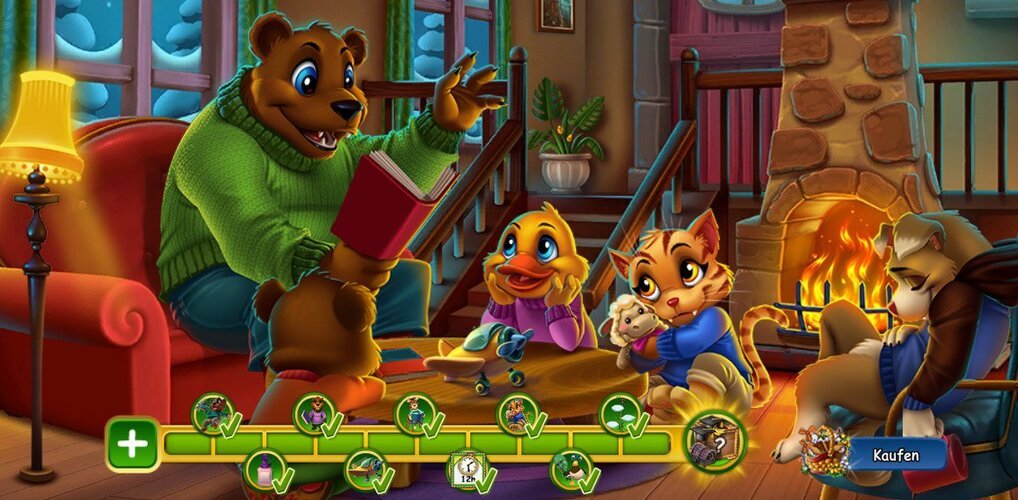
Task: Choose the bear in purple milestone icon
Action: (314, 413)
